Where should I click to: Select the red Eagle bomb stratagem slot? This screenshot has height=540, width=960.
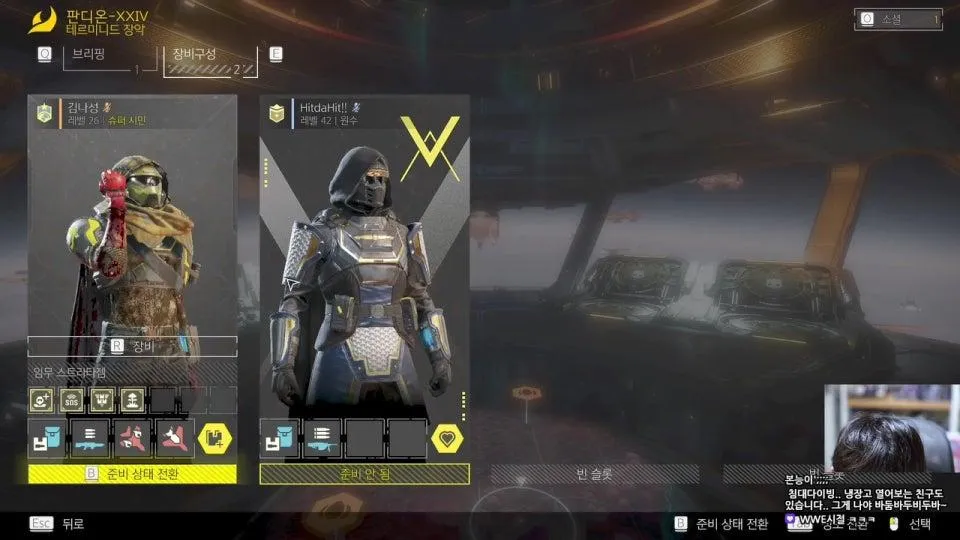[132, 438]
